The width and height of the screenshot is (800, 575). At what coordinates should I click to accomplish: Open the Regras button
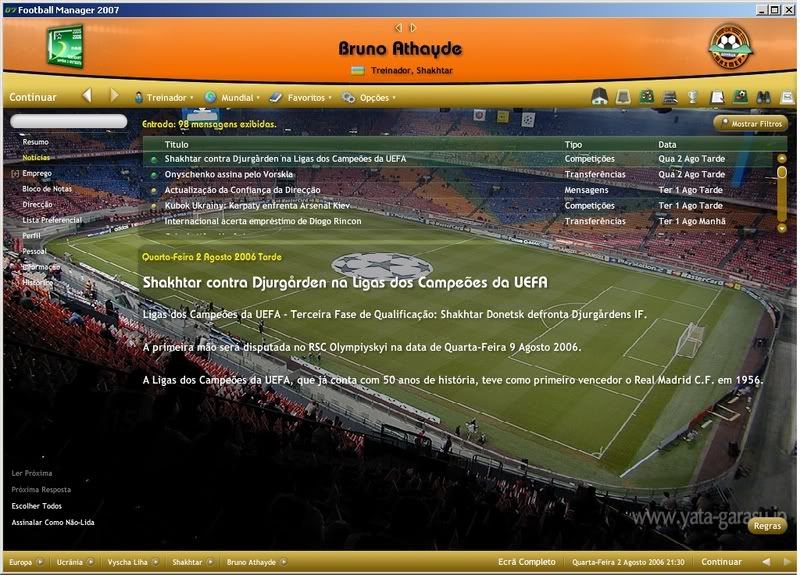click(x=767, y=525)
